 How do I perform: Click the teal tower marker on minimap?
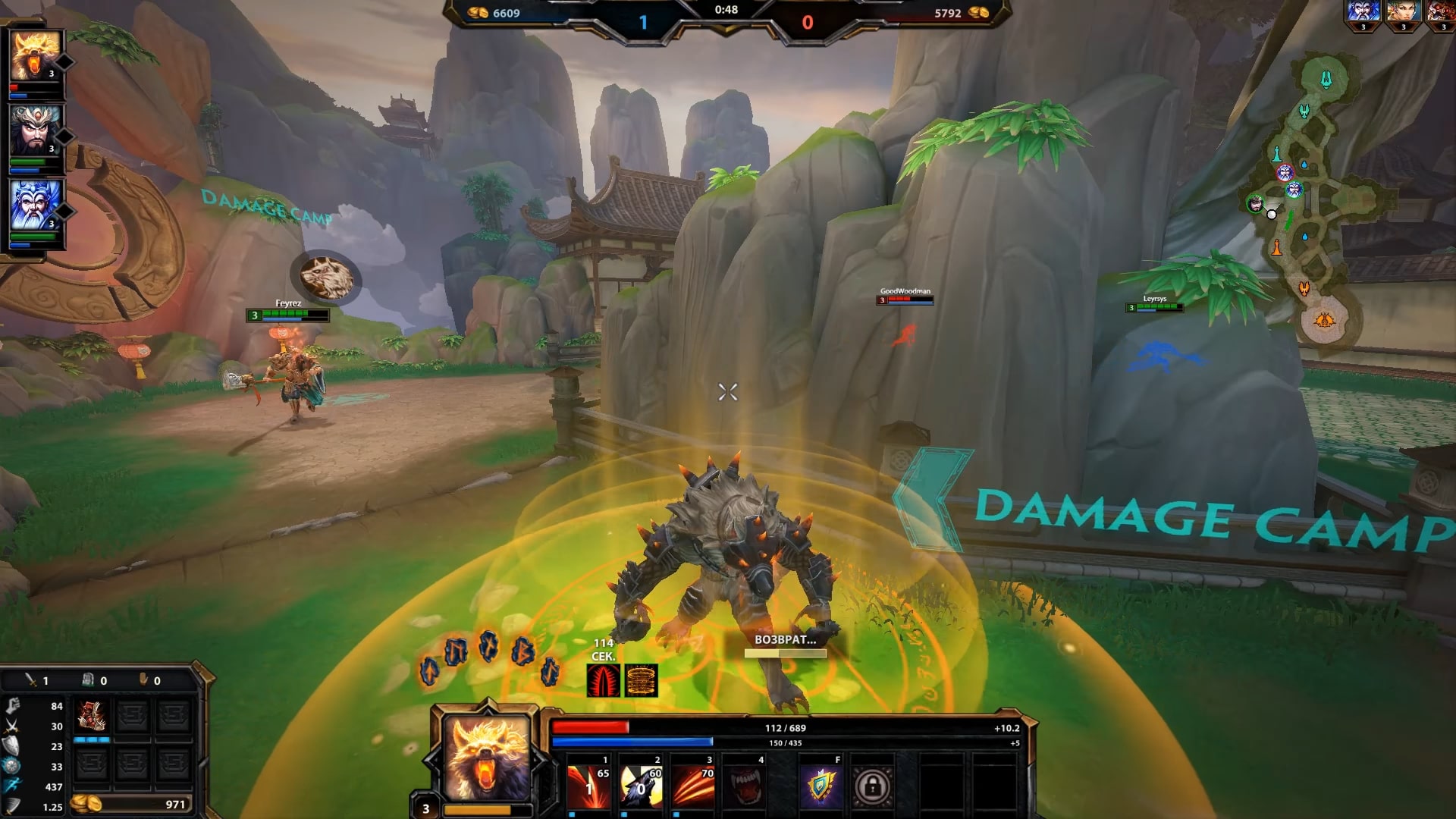pos(1277,154)
